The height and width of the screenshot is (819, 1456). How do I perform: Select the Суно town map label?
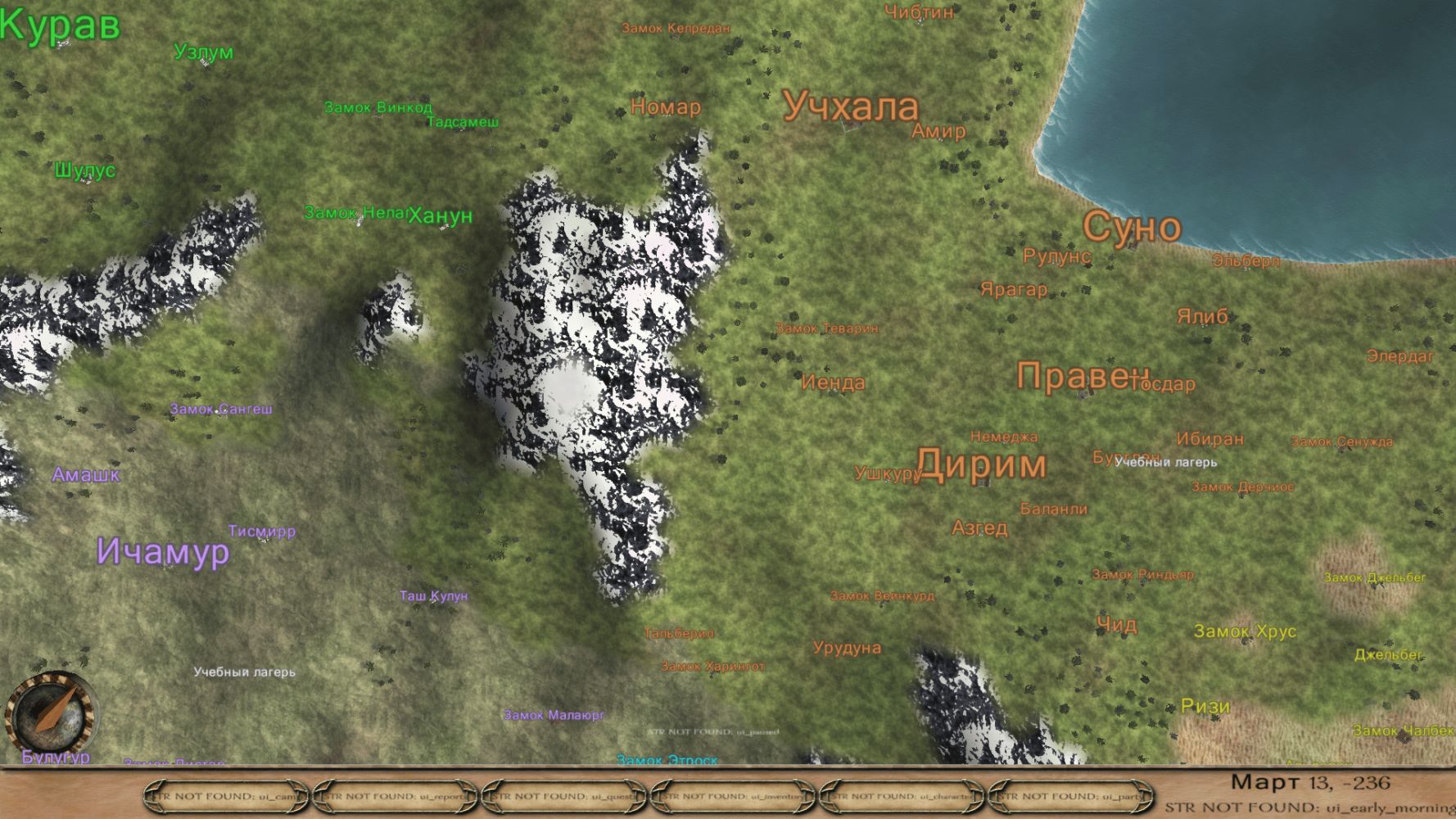tap(1132, 227)
